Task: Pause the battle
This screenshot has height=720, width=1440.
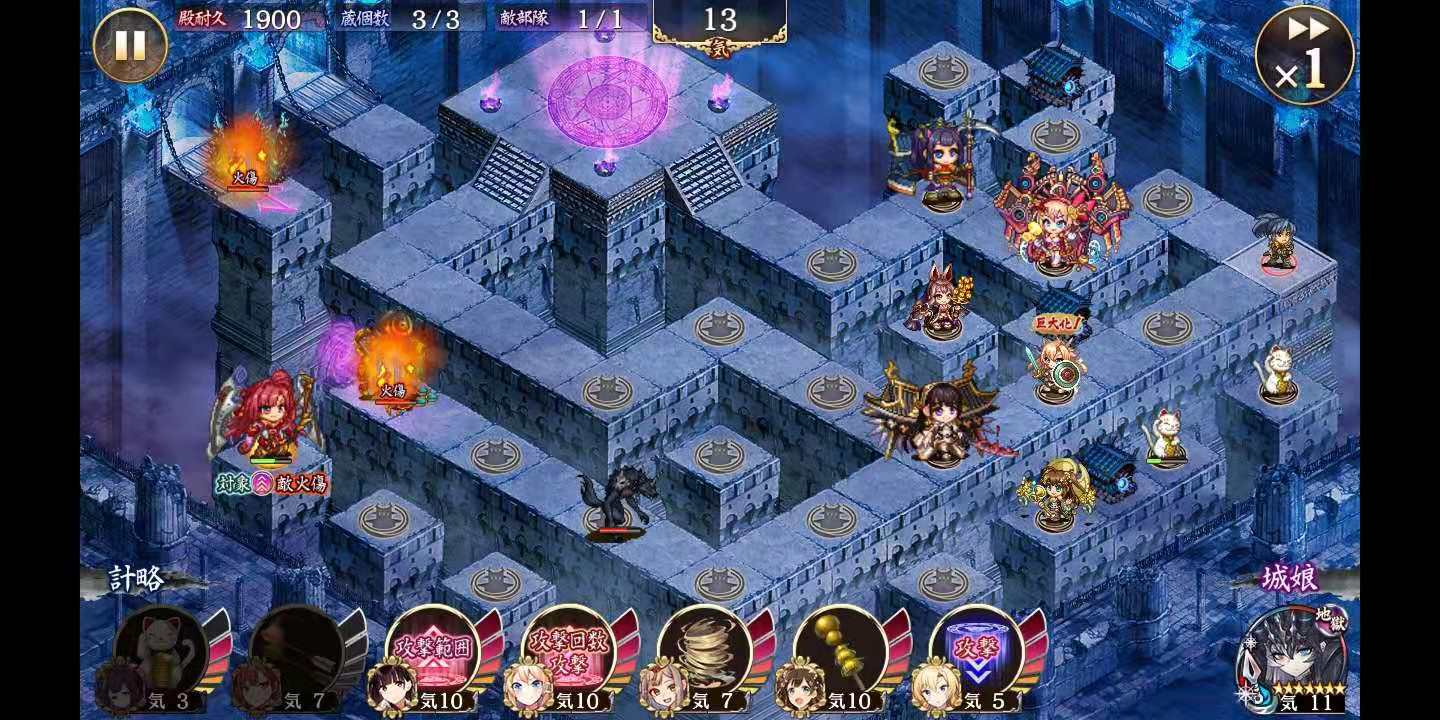Action: tap(130, 45)
